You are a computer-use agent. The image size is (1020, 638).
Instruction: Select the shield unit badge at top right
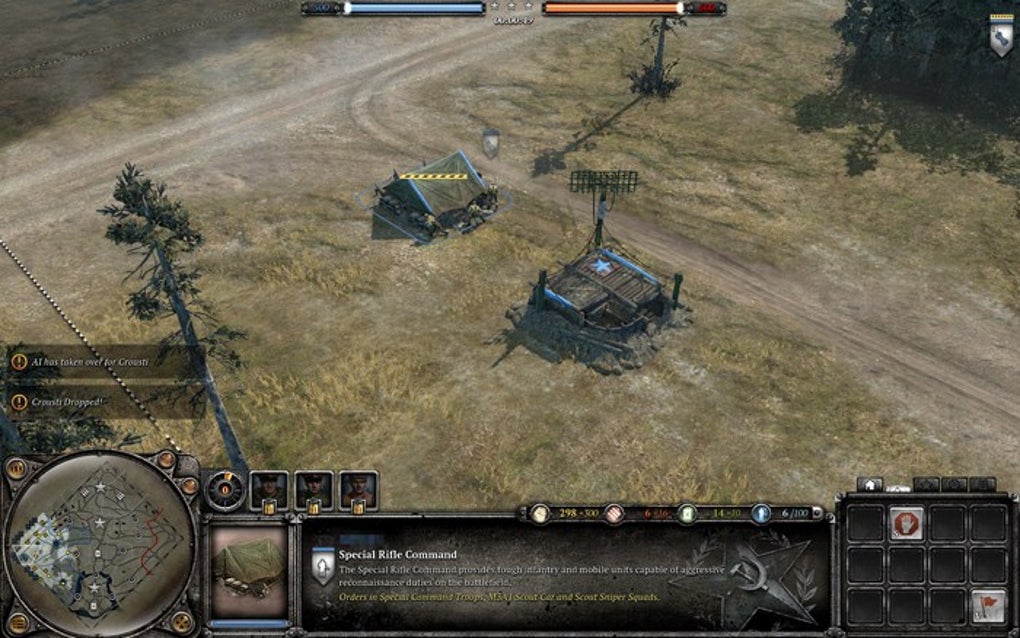pyautogui.click(x=1001, y=37)
